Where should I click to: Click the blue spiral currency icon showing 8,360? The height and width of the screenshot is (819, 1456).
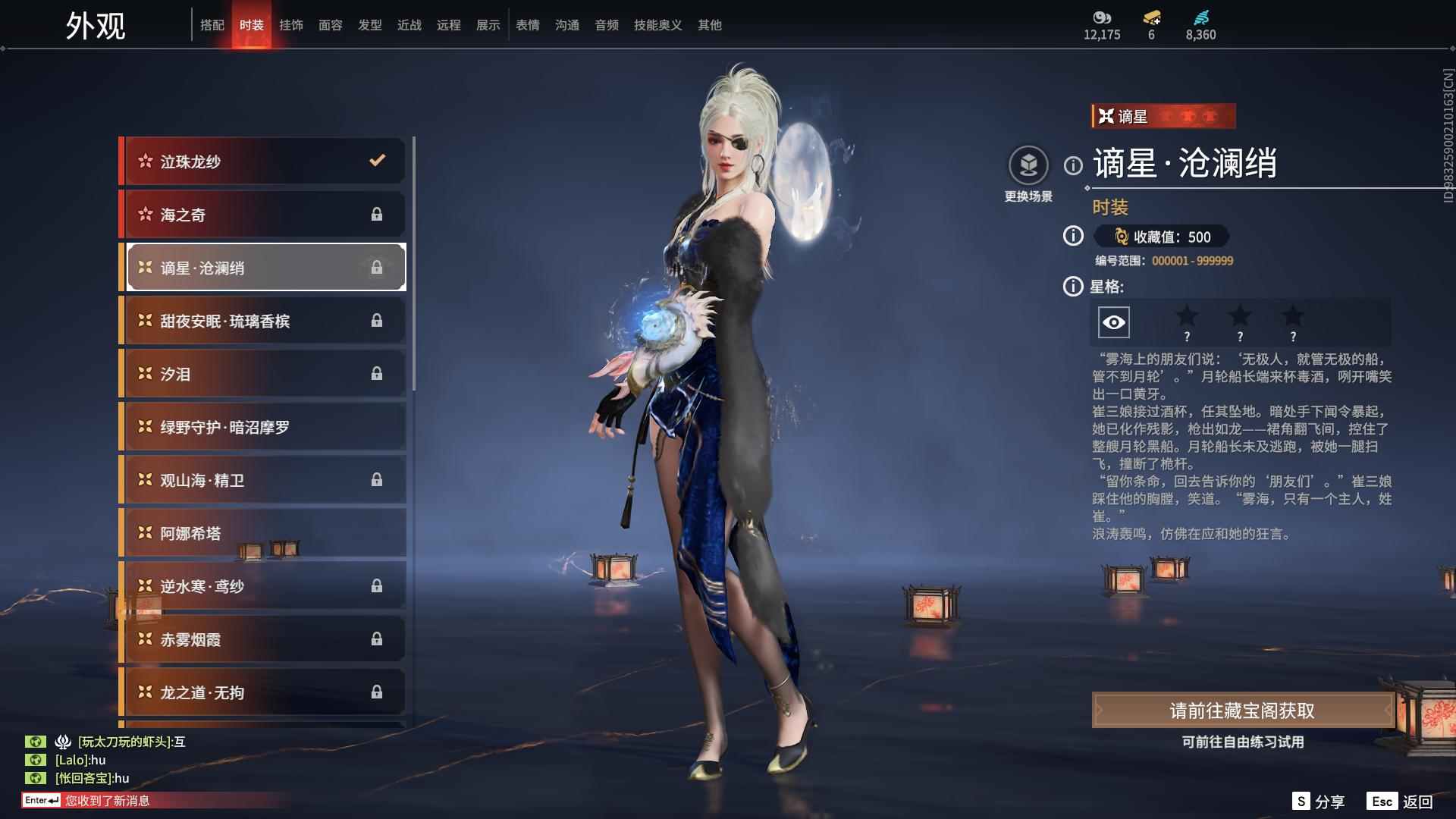click(1200, 17)
